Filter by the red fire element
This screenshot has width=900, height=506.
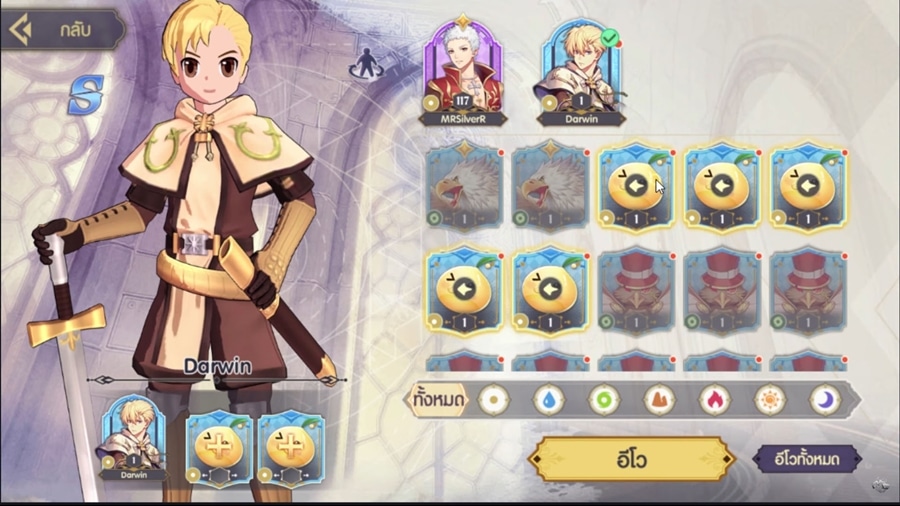714,400
